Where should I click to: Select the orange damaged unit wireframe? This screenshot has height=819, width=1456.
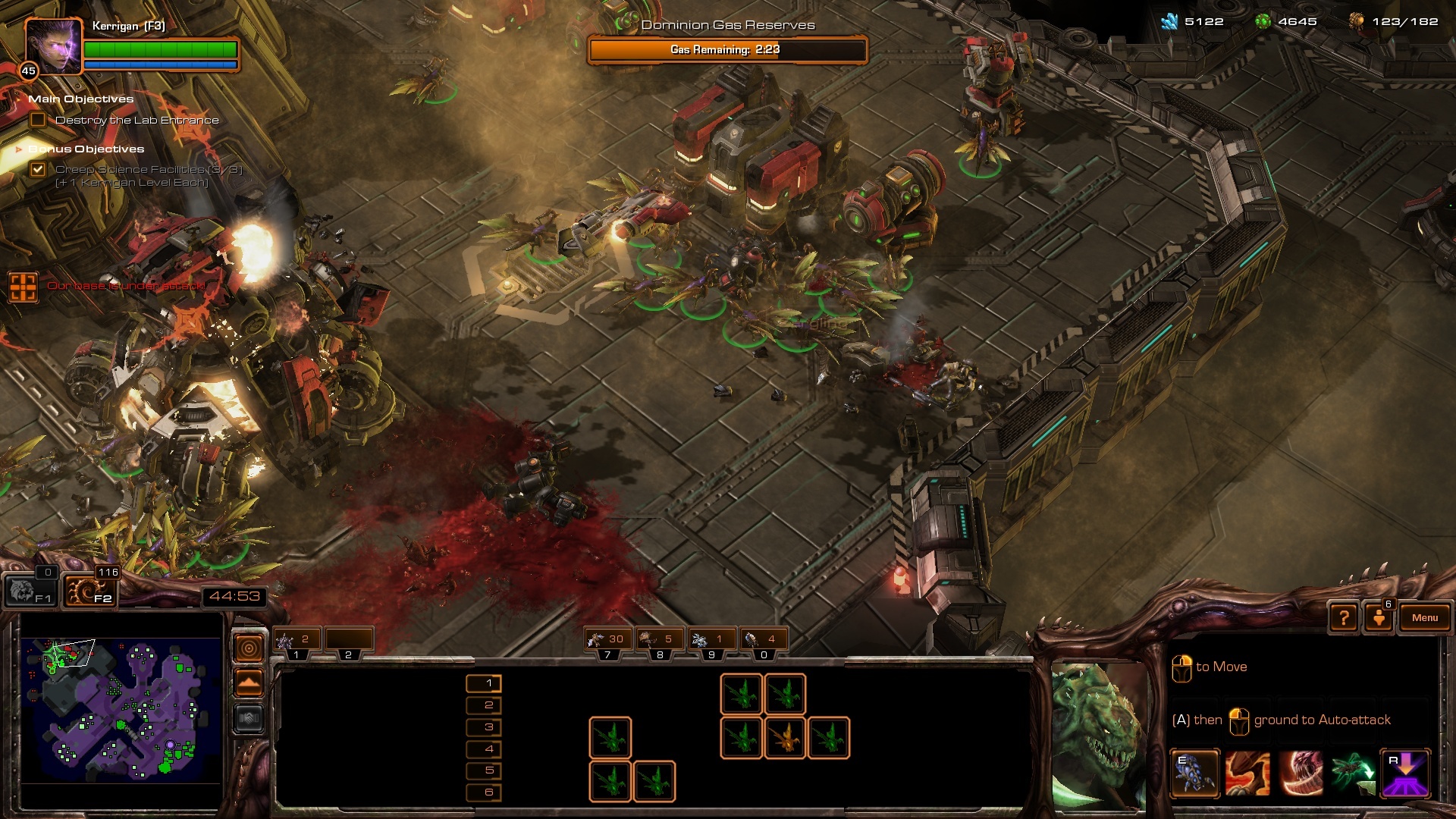coord(785,737)
